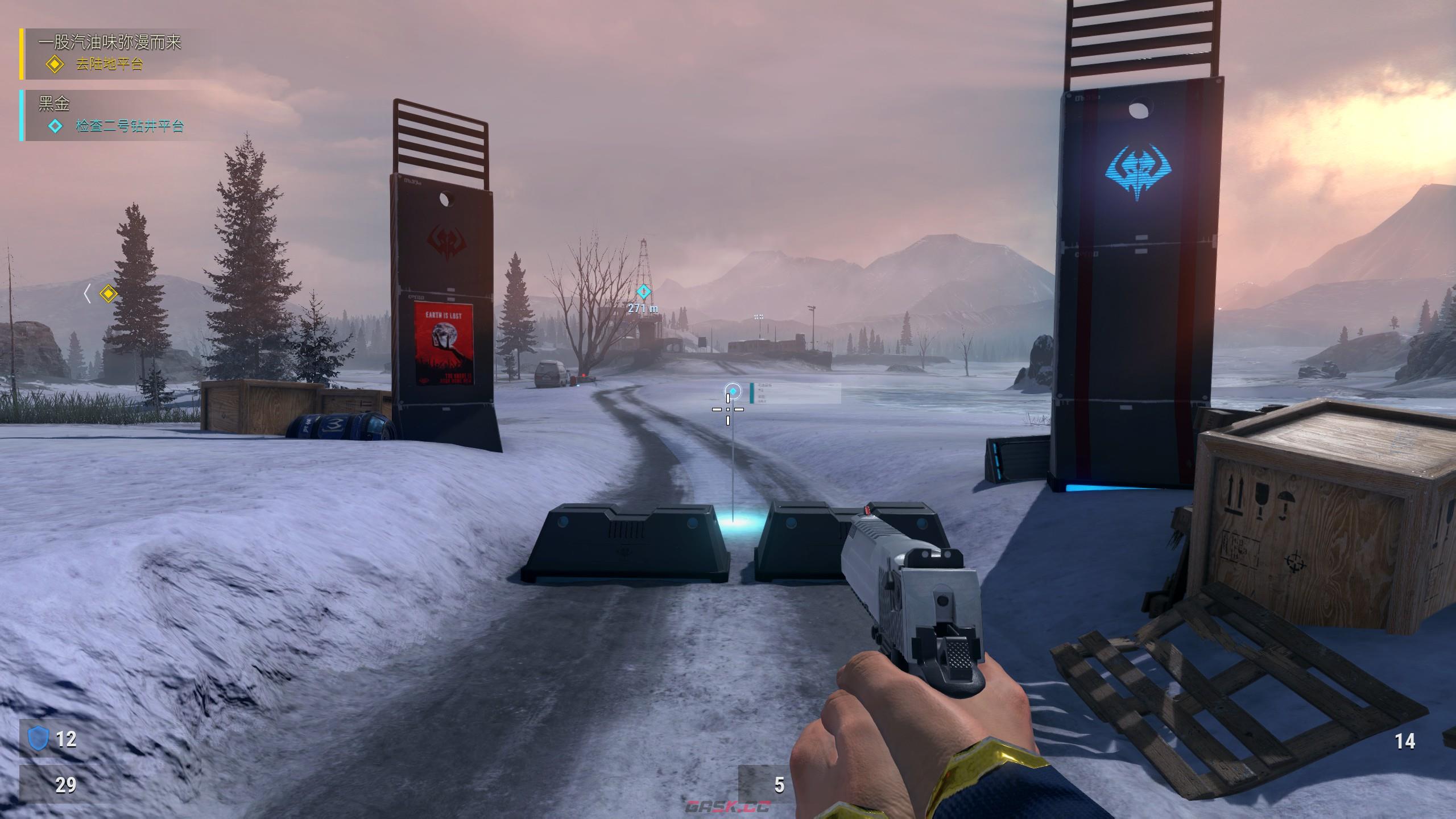This screenshot has width=1456, height=819.
Task: Click the yellow objective 去陆地平台
Action: pos(109,64)
